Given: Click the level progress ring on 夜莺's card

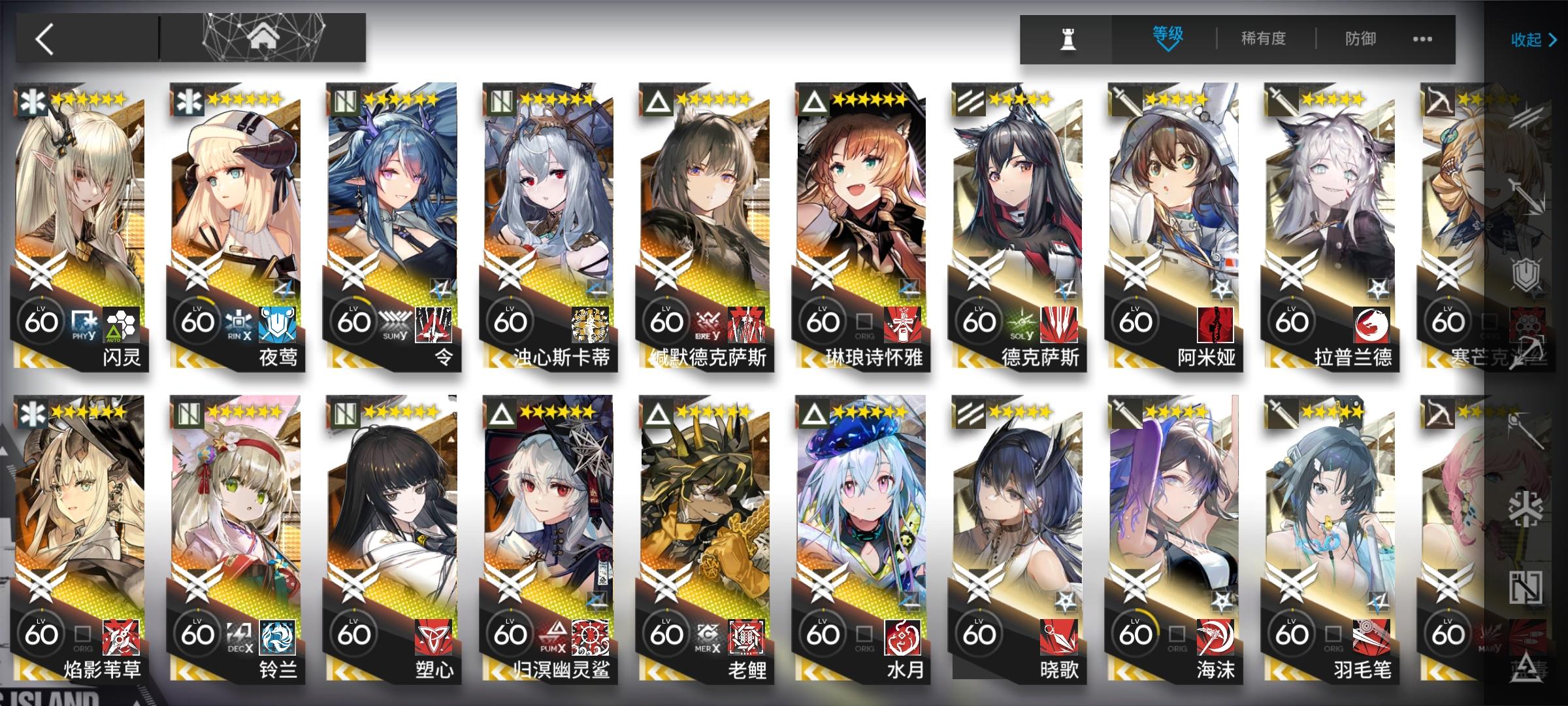Looking at the screenshot, I should pyautogui.click(x=196, y=320).
